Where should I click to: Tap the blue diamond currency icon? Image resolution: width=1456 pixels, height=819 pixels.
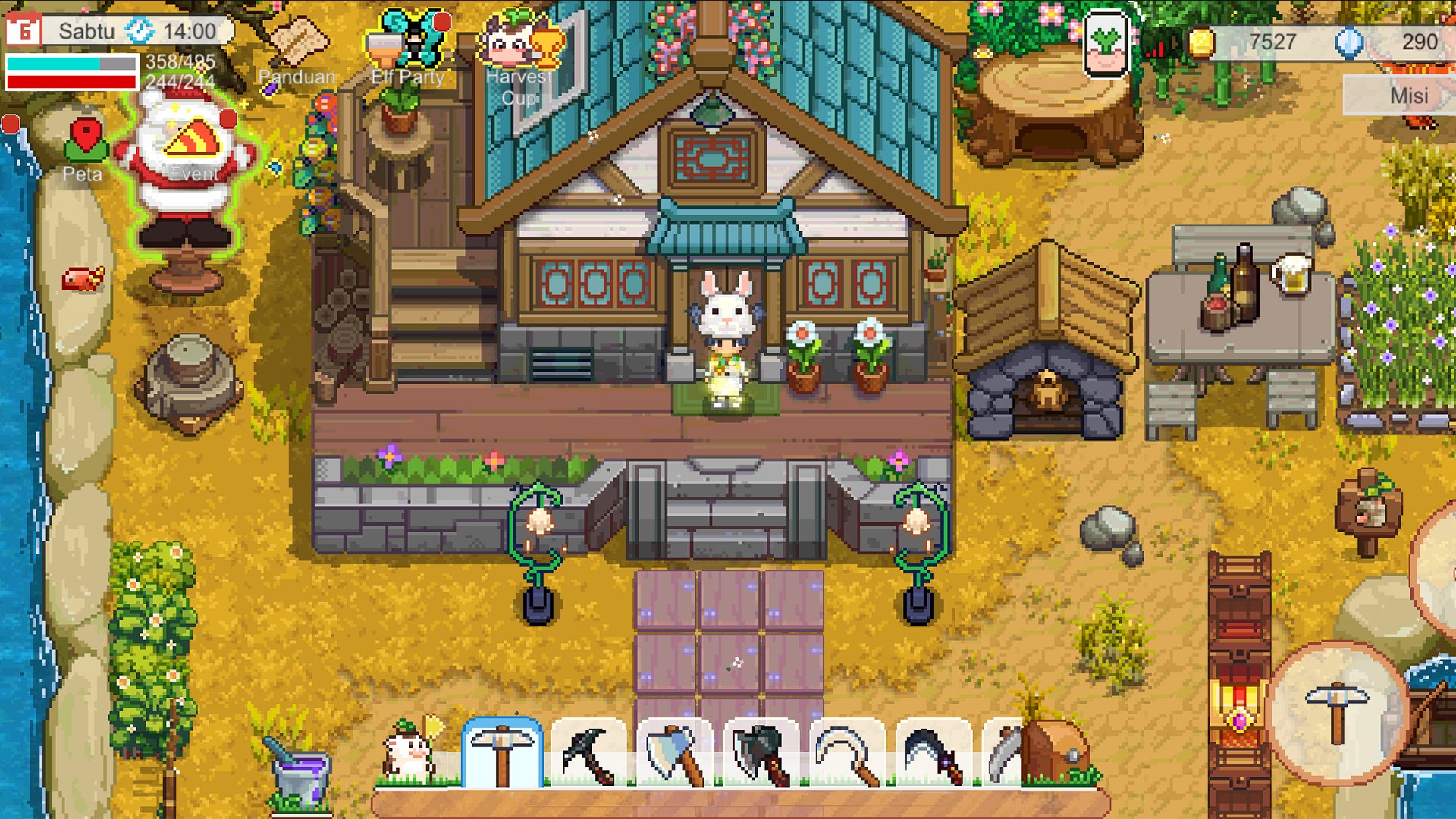tap(1348, 42)
